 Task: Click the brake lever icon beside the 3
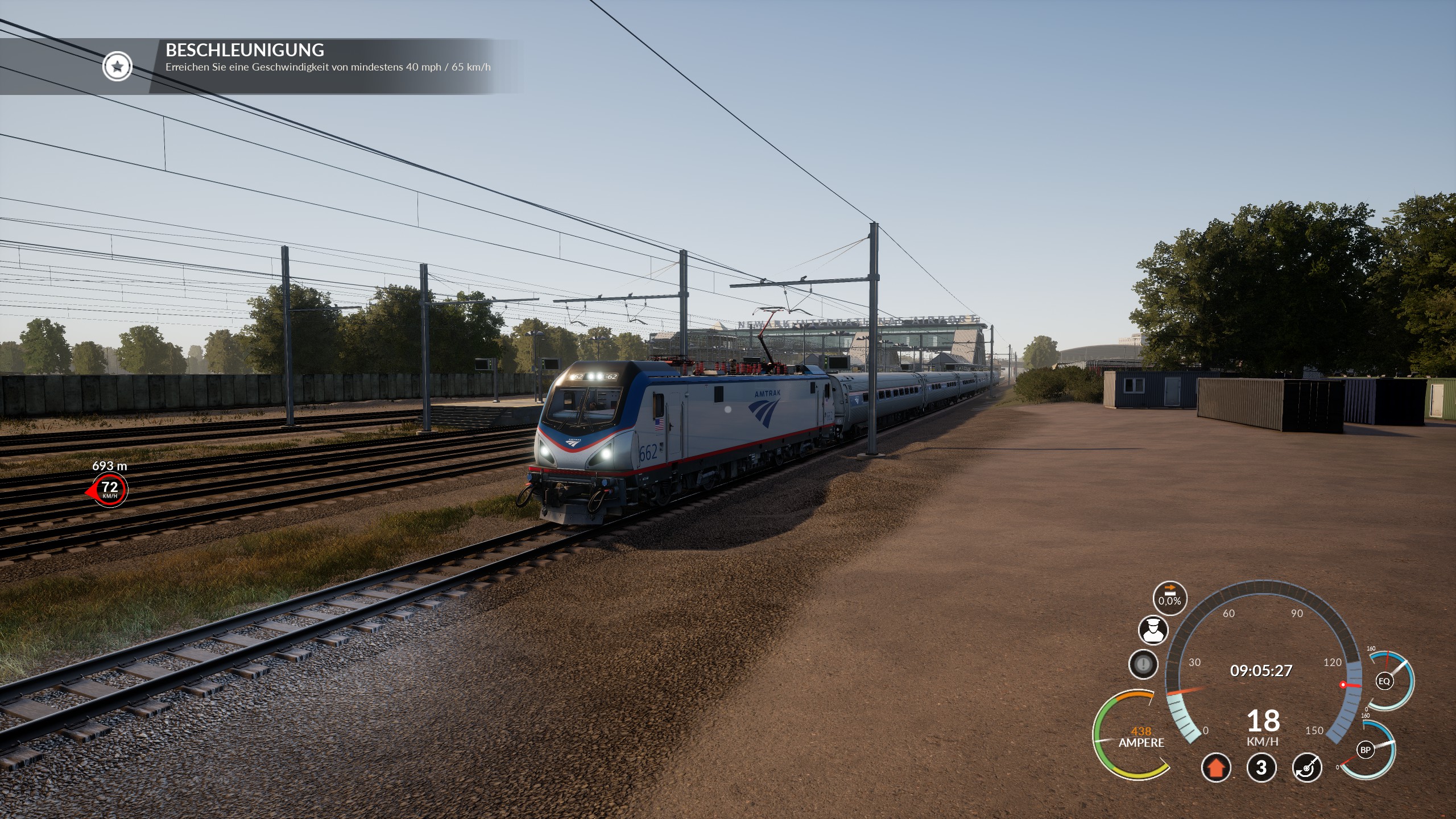pos(1307,768)
